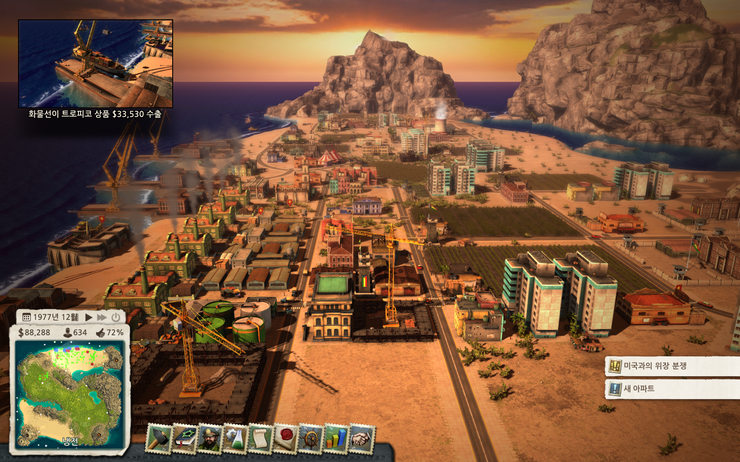
Task: Set game speed to normal play
Action: (88, 317)
